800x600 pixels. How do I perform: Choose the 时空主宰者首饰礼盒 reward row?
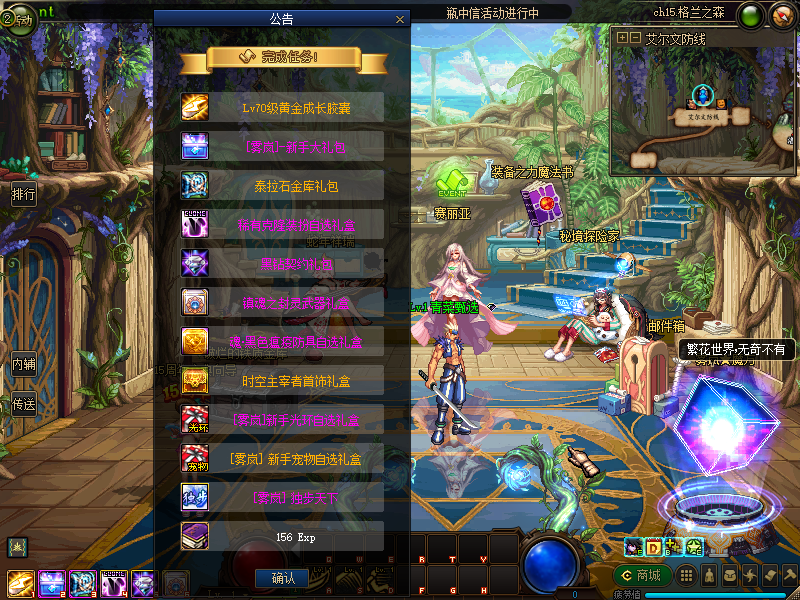point(282,381)
